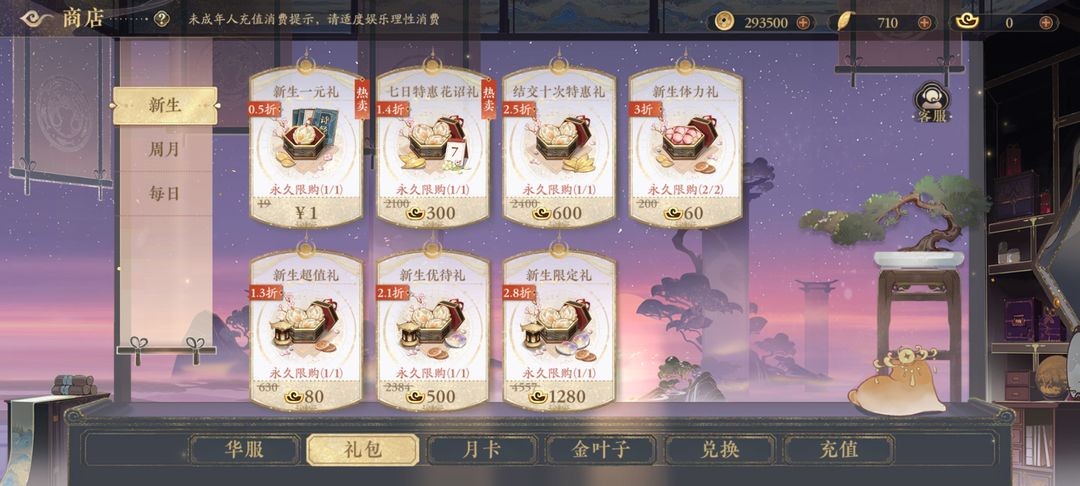Open 客服 customer service
The image size is (1080, 486).
(932, 103)
